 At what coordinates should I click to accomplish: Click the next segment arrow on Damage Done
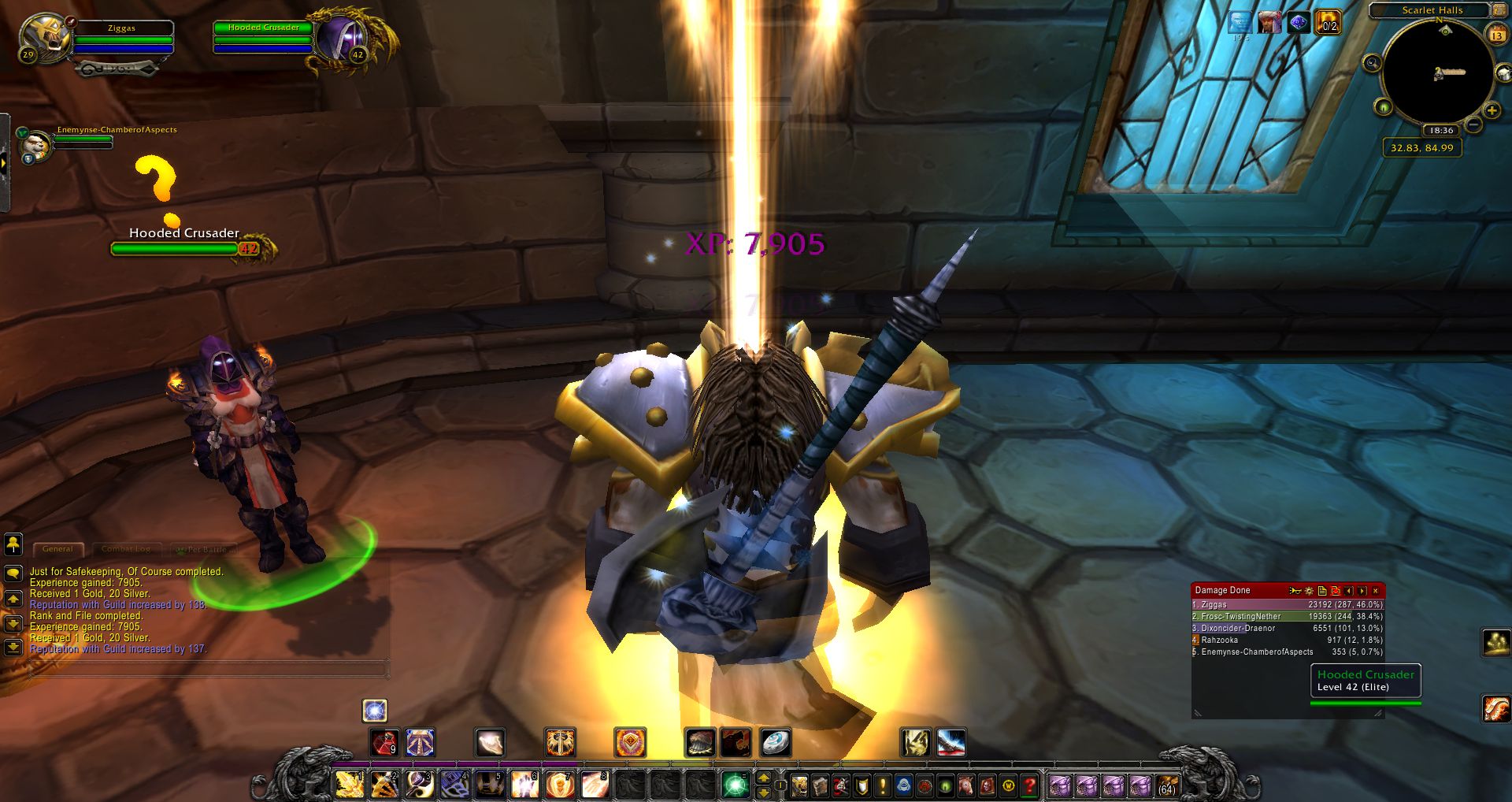click(x=1362, y=591)
